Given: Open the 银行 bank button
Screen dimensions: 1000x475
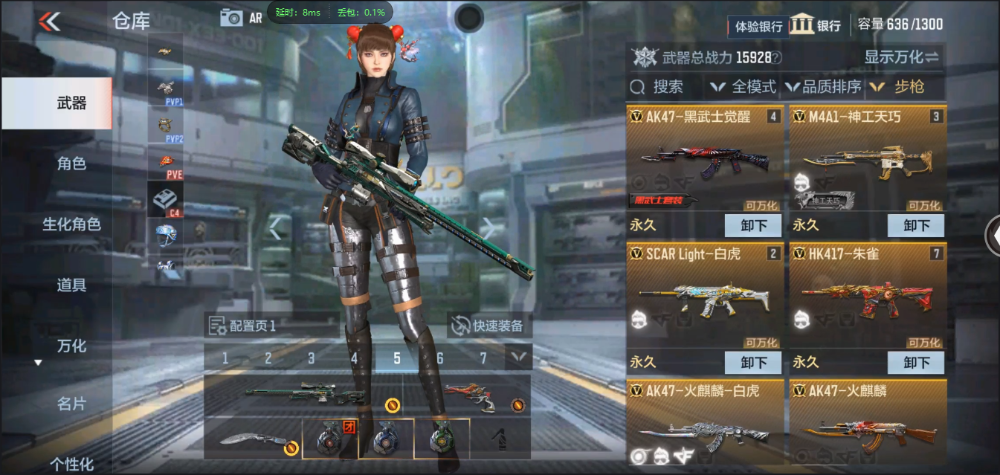Looking at the screenshot, I should (816, 25).
